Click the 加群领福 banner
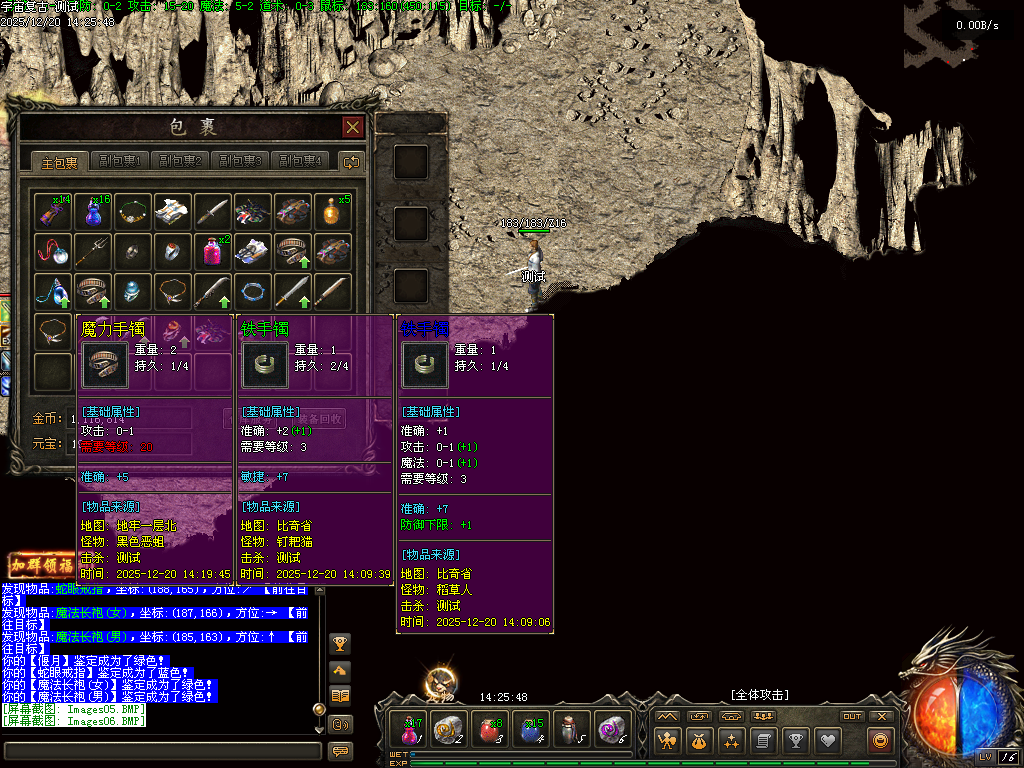The height and width of the screenshot is (768, 1024). coord(40,565)
